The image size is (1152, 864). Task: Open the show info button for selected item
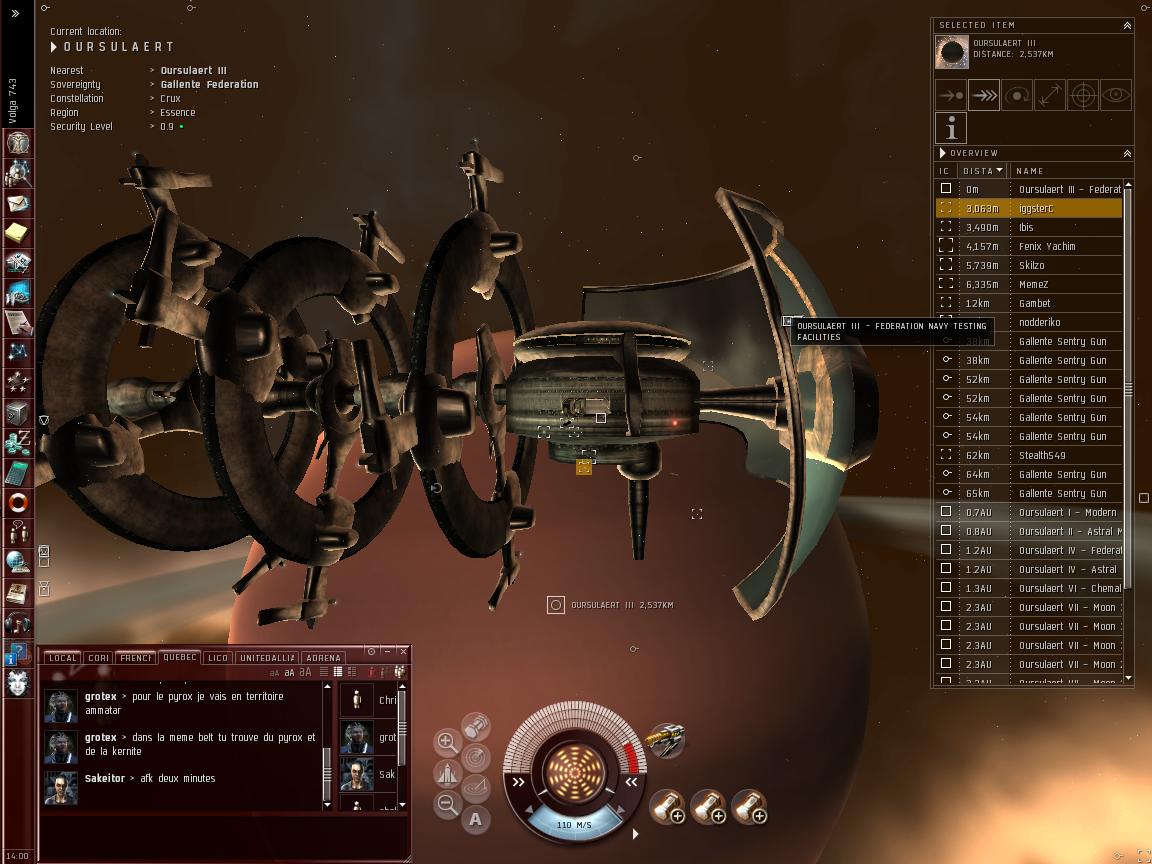coord(951,128)
